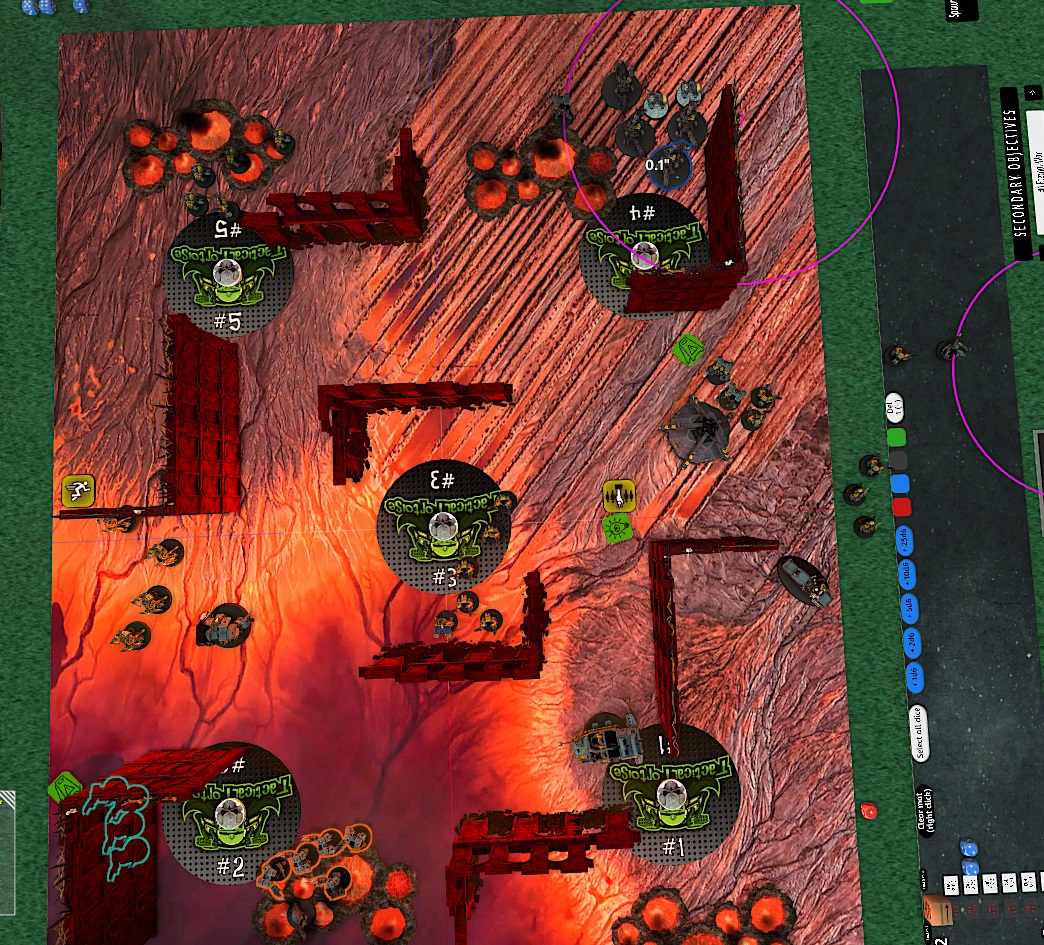Image resolution: width=1044 pixels, height=945 pixels.
Task: Activate the Clear mat button
Action: coord(925,810)
